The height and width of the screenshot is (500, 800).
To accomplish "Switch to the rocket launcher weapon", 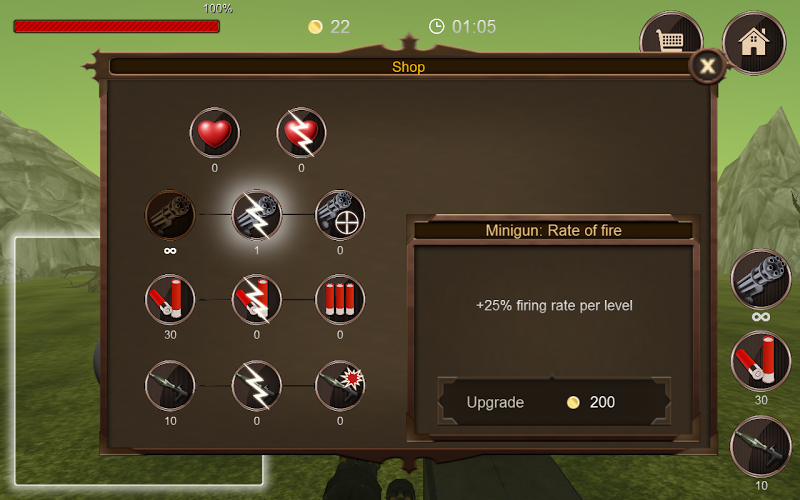I will [761, 446].
